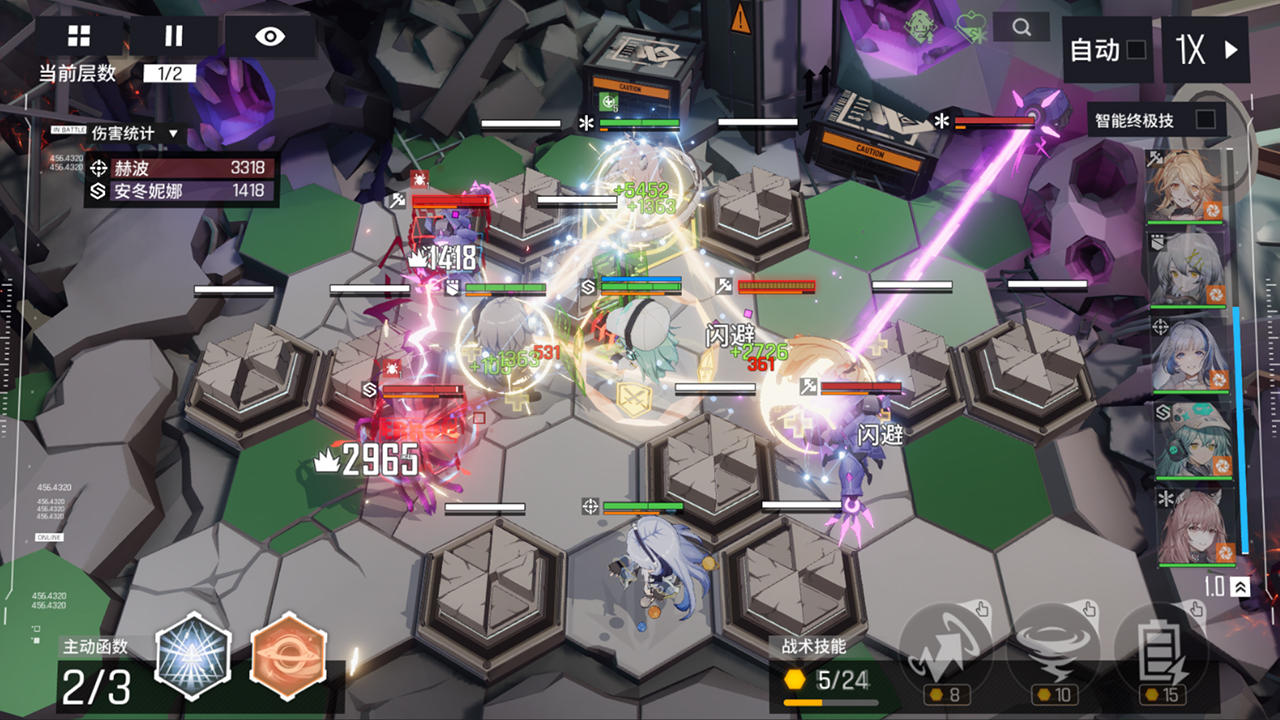The width and height of the screenshot is (1280, 720).
Task: Open the magnifying glass inspect button
Action: tap(1021, 28)
